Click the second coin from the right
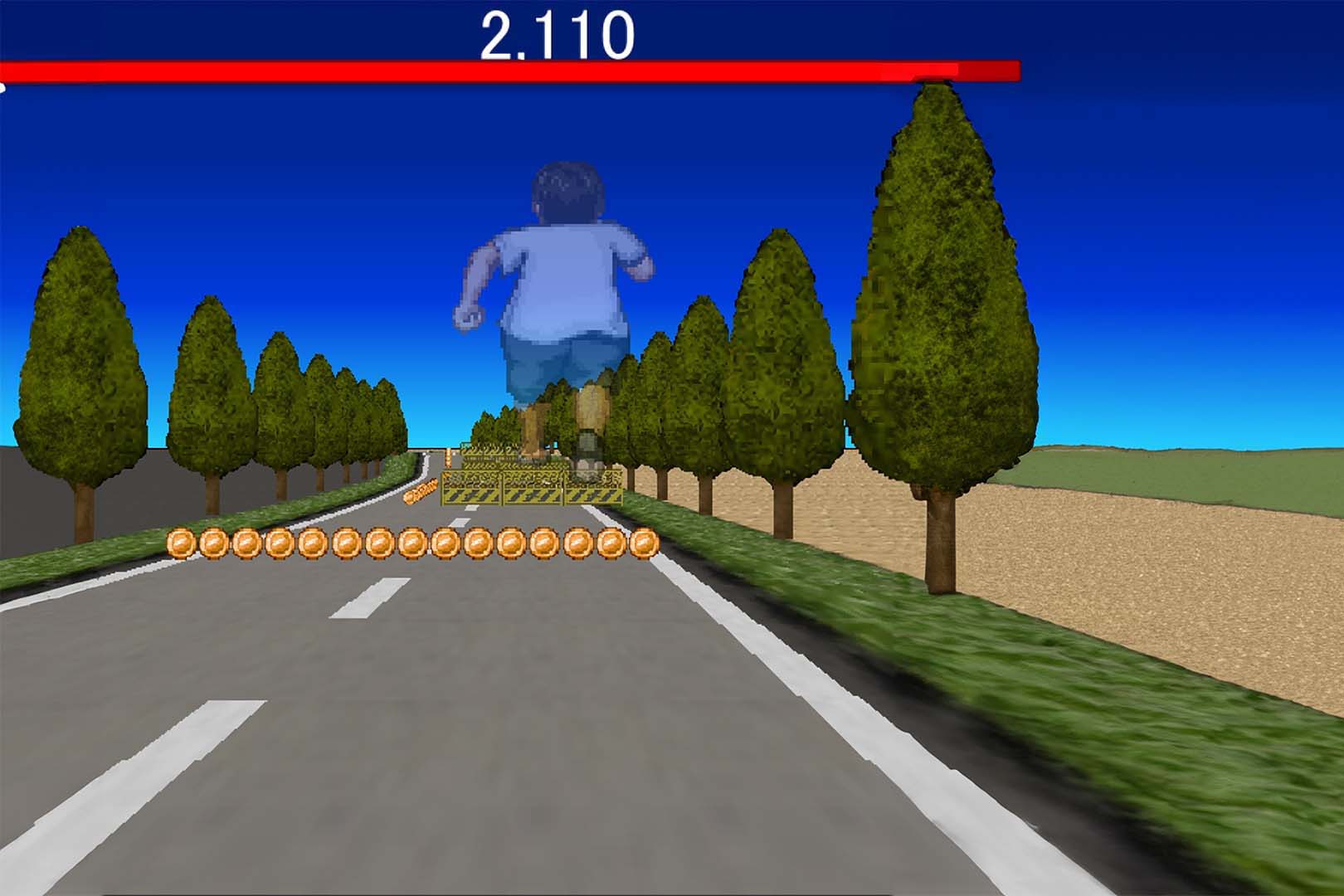Viewport: 1344px width, 896px height. (611, 543)
